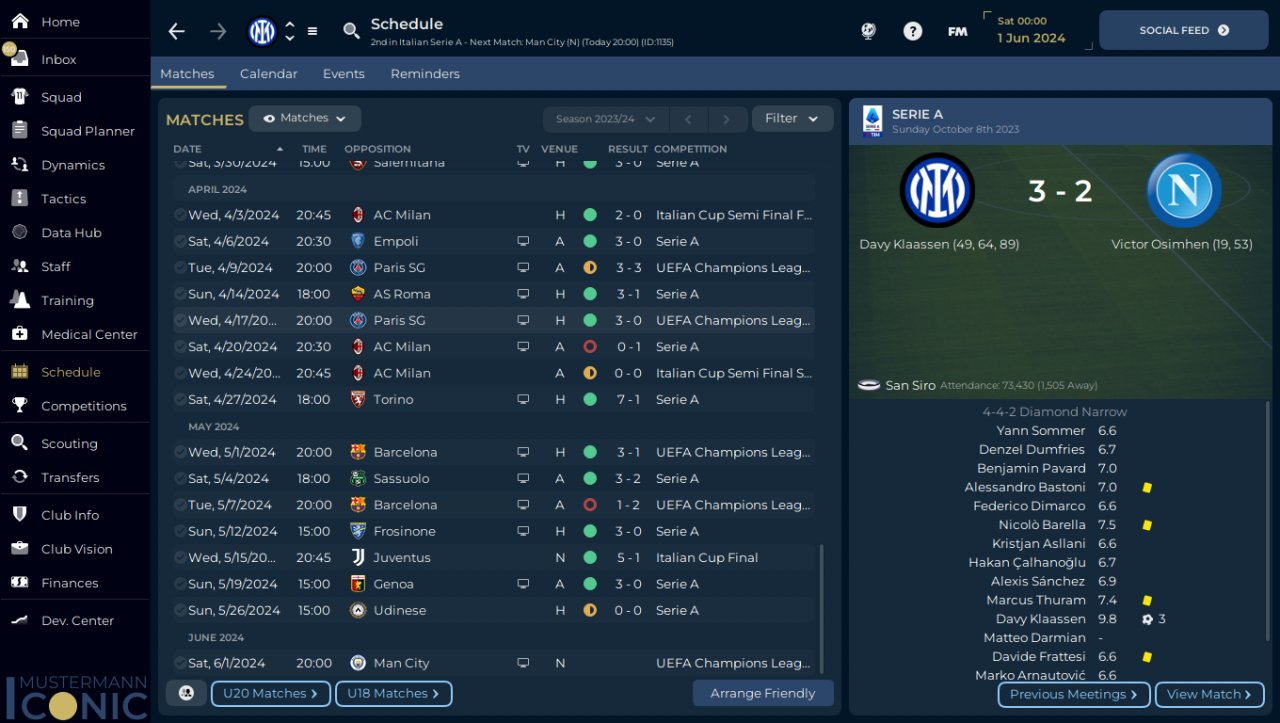Show U18 Matches
Viewport: 1280px width, 723px height.
coord(393,694)
